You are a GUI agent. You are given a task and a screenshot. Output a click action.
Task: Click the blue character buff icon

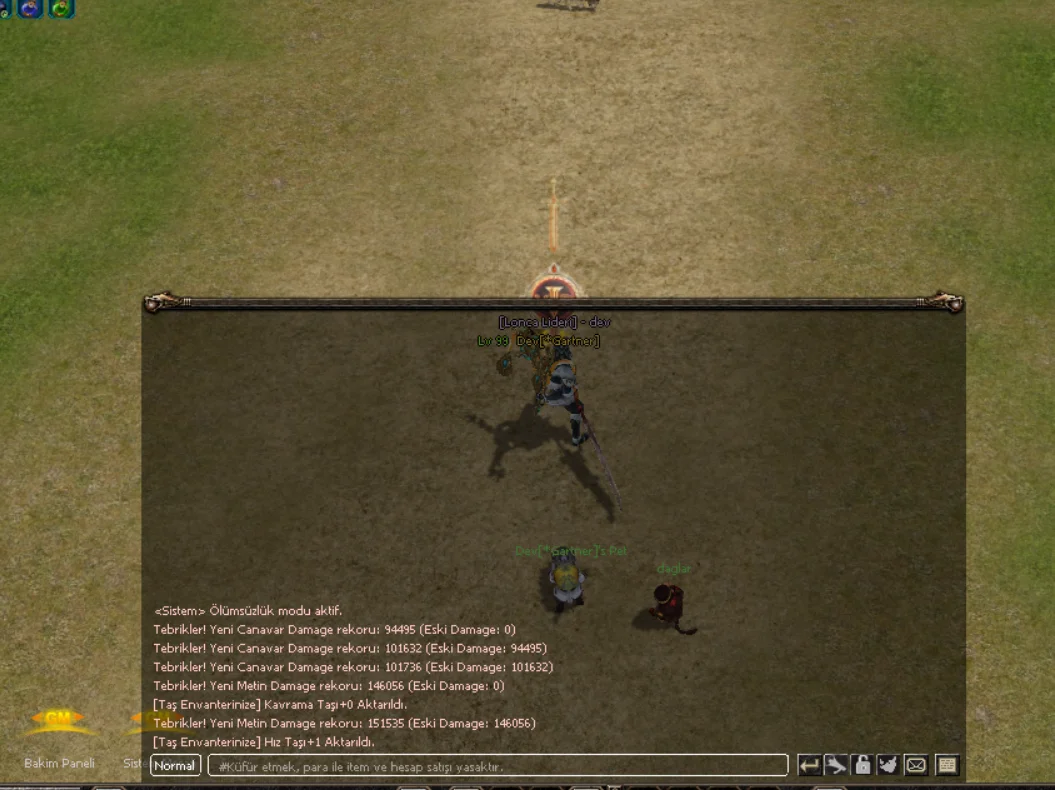[x=28, y=9]
